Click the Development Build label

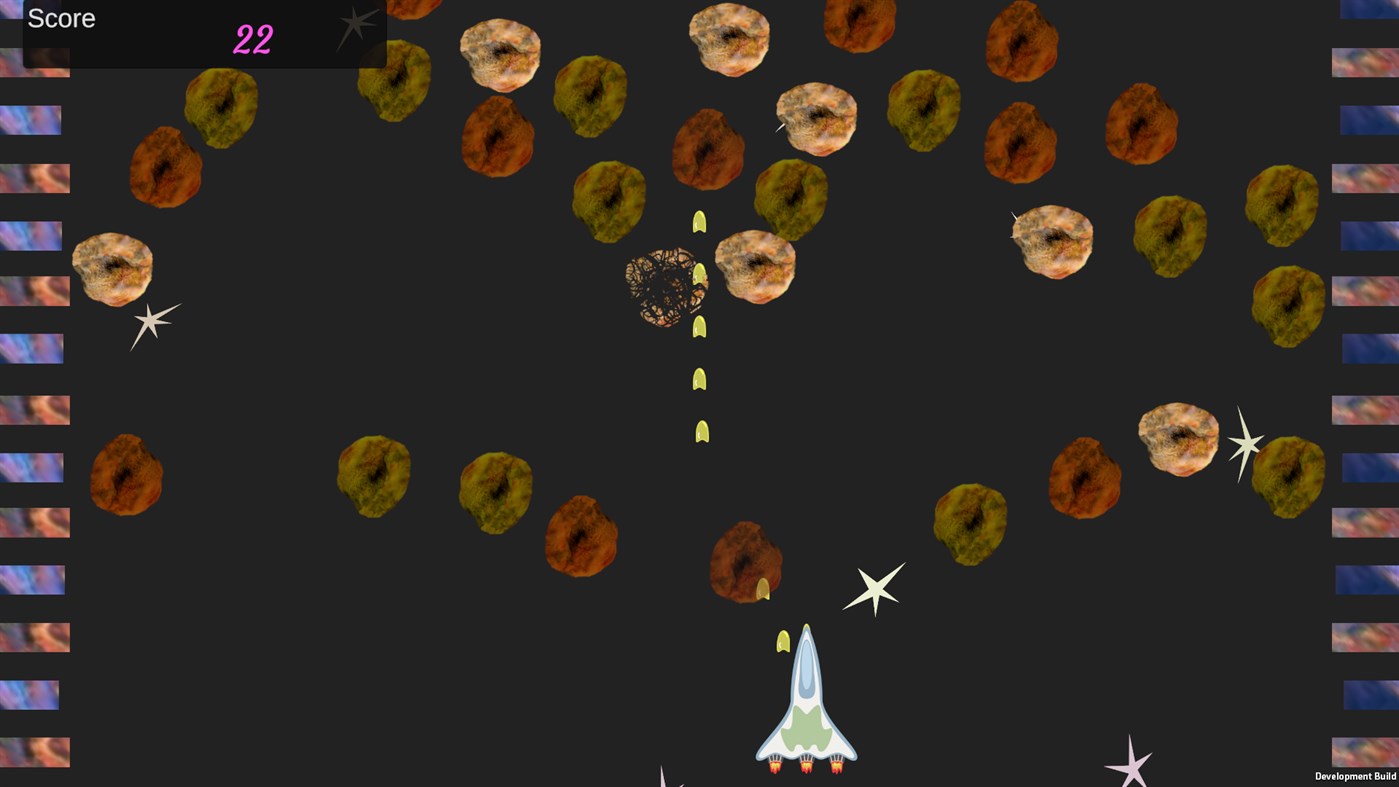pos(1355,776)
